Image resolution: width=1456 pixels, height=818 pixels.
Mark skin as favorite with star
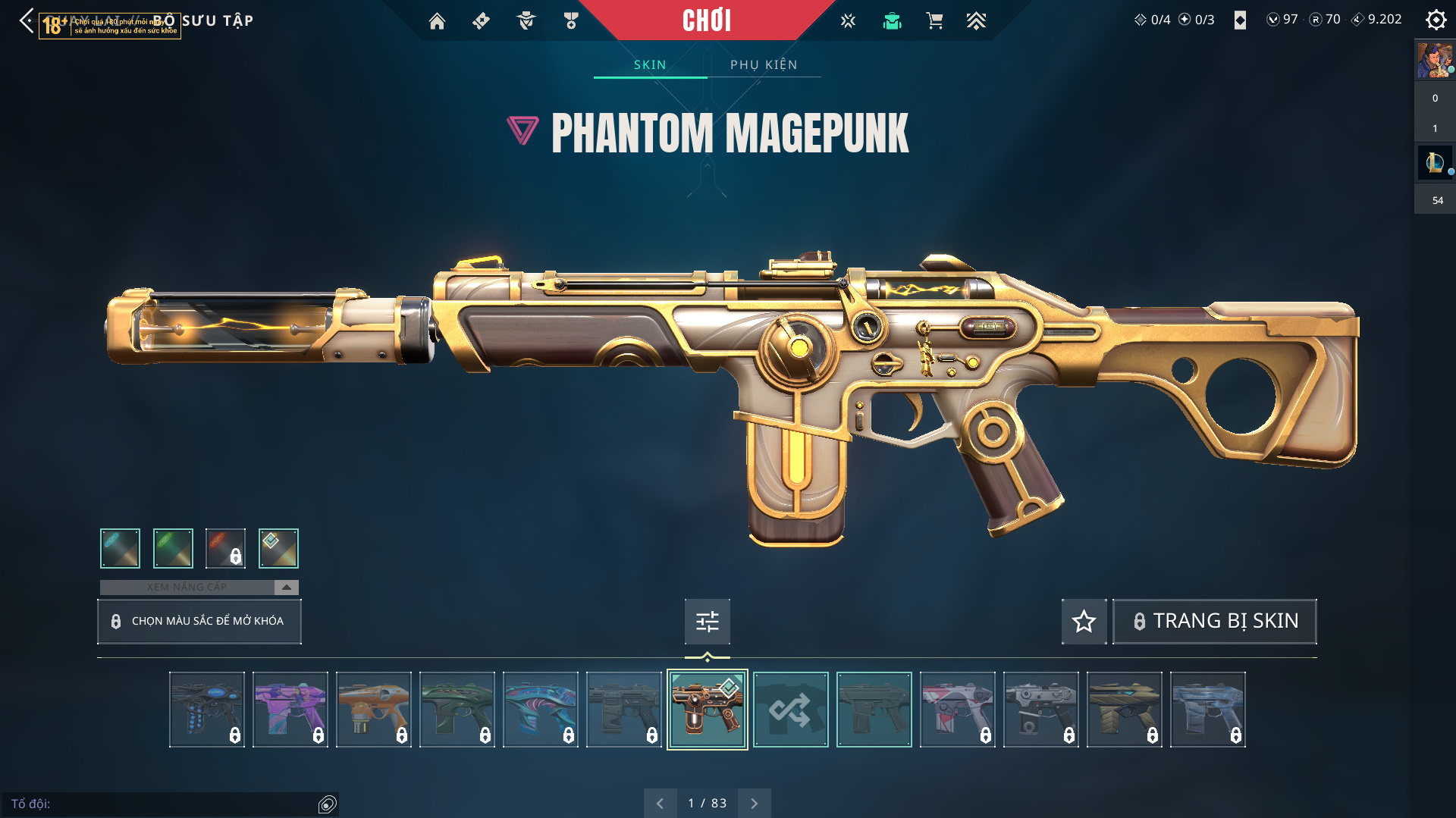click(1084, 622)
